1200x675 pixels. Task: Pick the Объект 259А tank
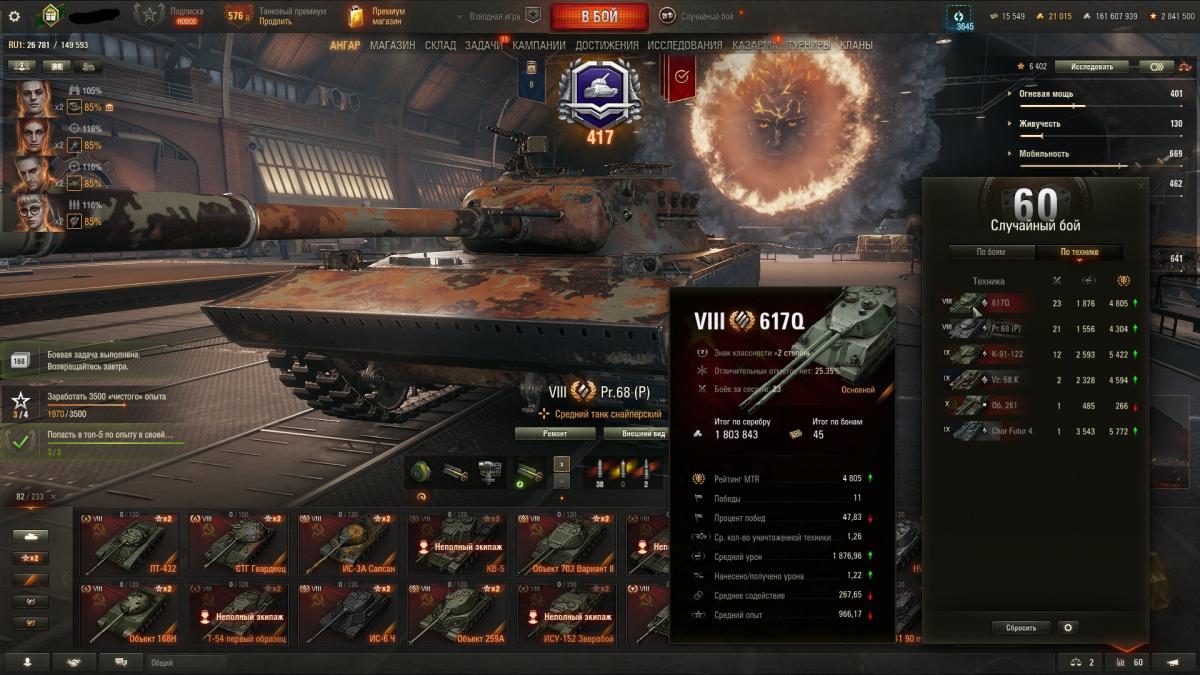[456, 614]
